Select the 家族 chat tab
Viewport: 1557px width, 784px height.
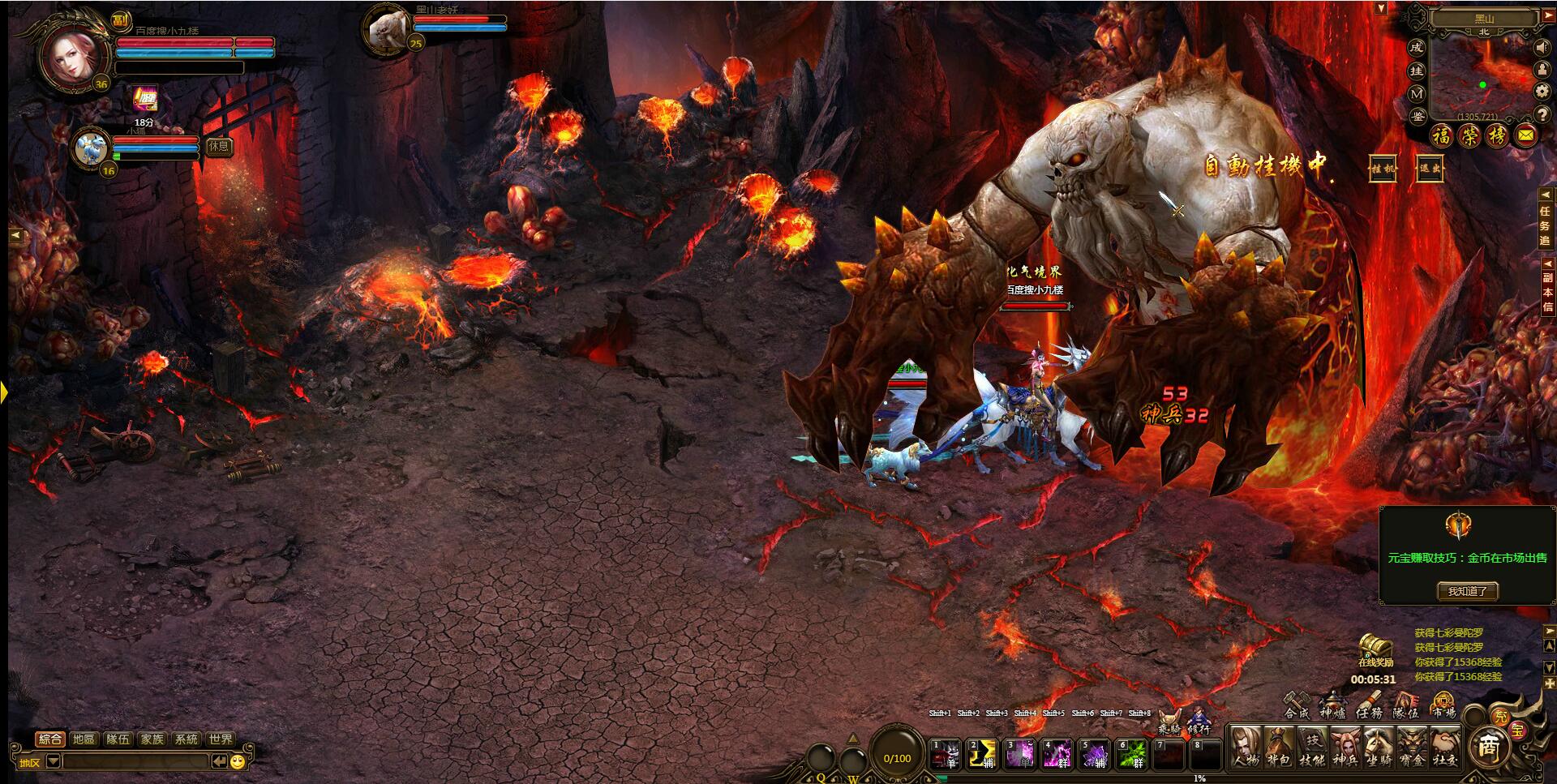tap(152, 739)
